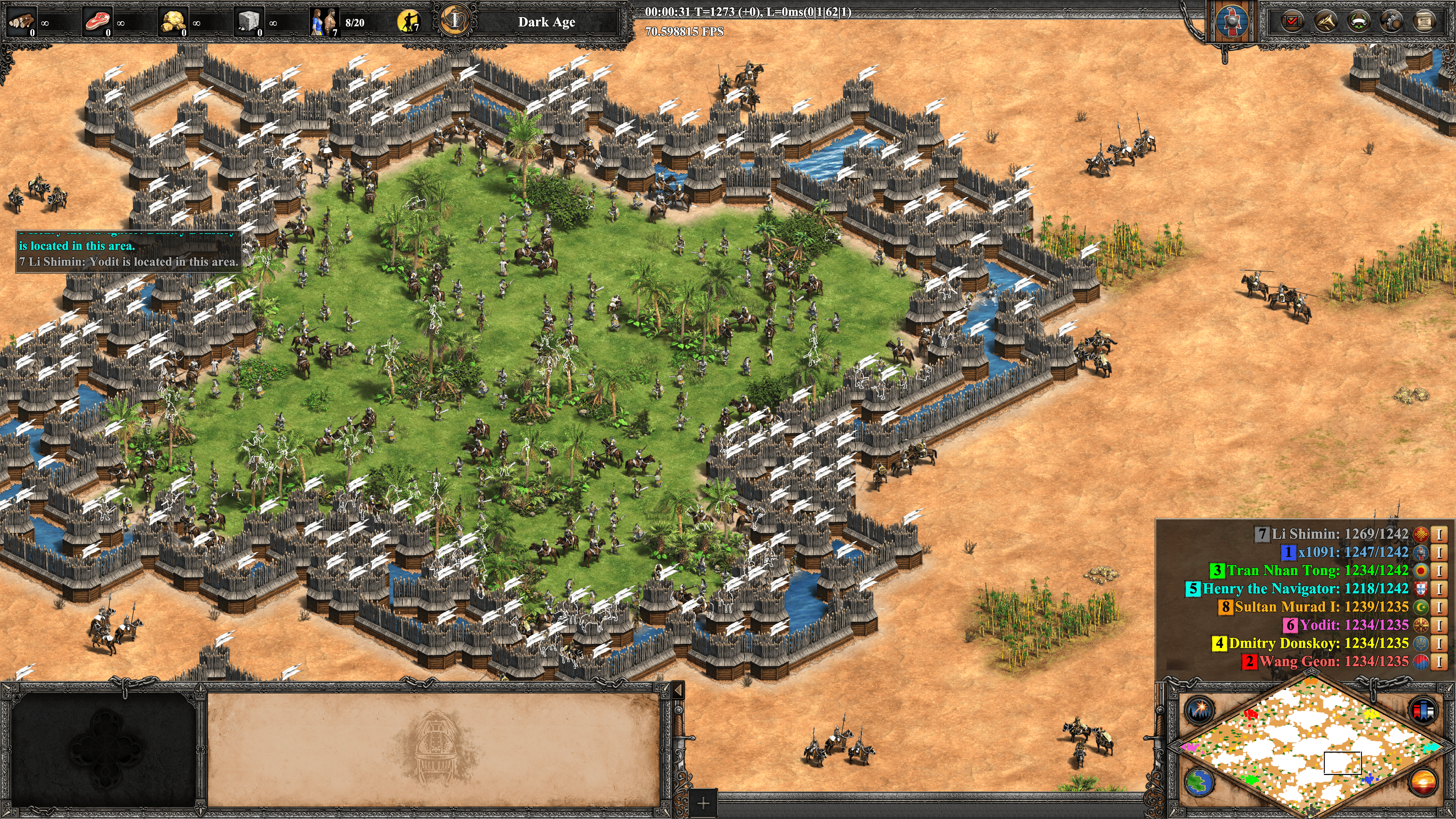Viewport: 1456px width, 819px height.
Task: Click the gold resource icon
Action: (x=173, y=22)
